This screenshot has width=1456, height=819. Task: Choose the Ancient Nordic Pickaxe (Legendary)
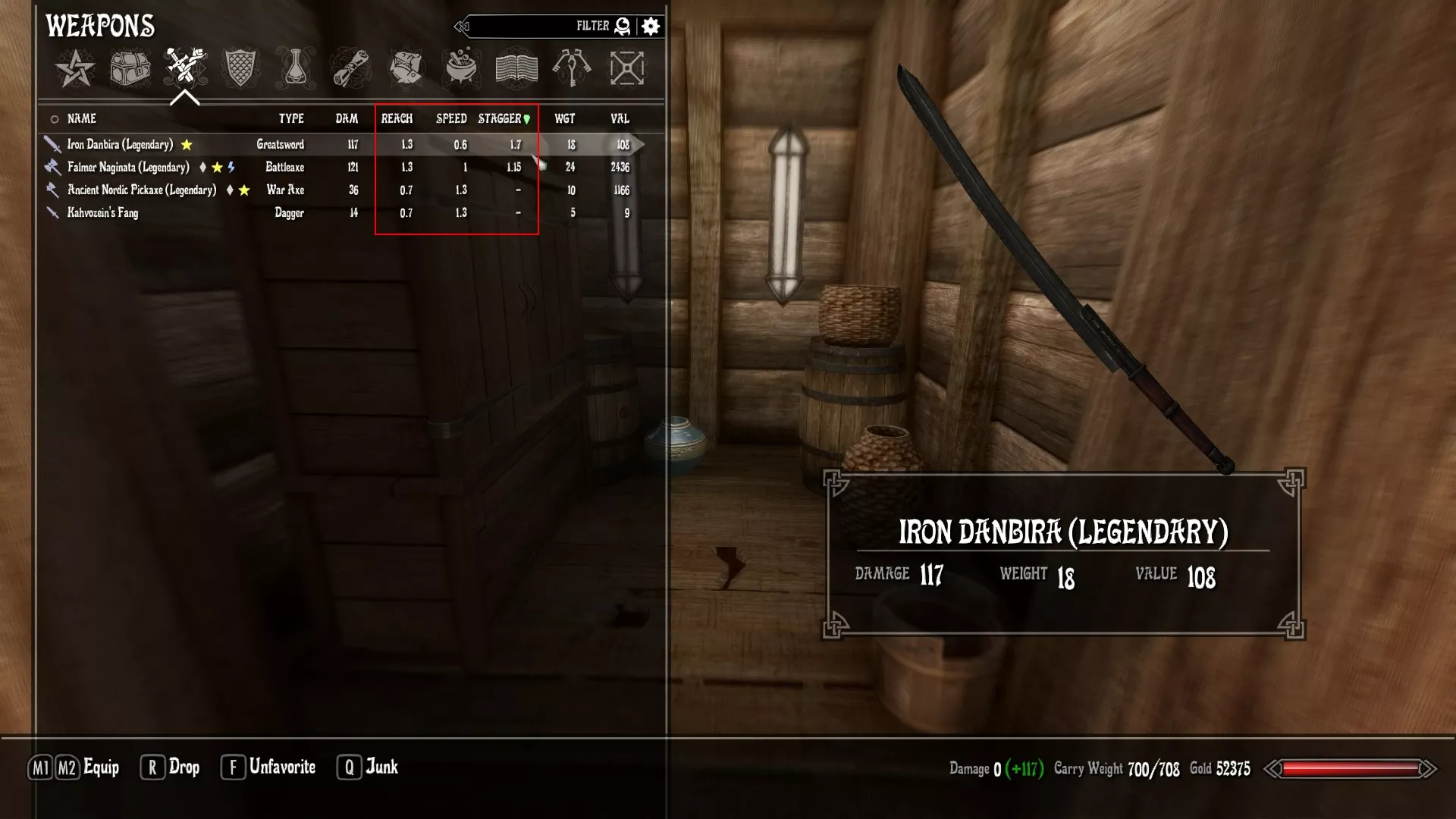pyautogui.click(x=142, y=190)
